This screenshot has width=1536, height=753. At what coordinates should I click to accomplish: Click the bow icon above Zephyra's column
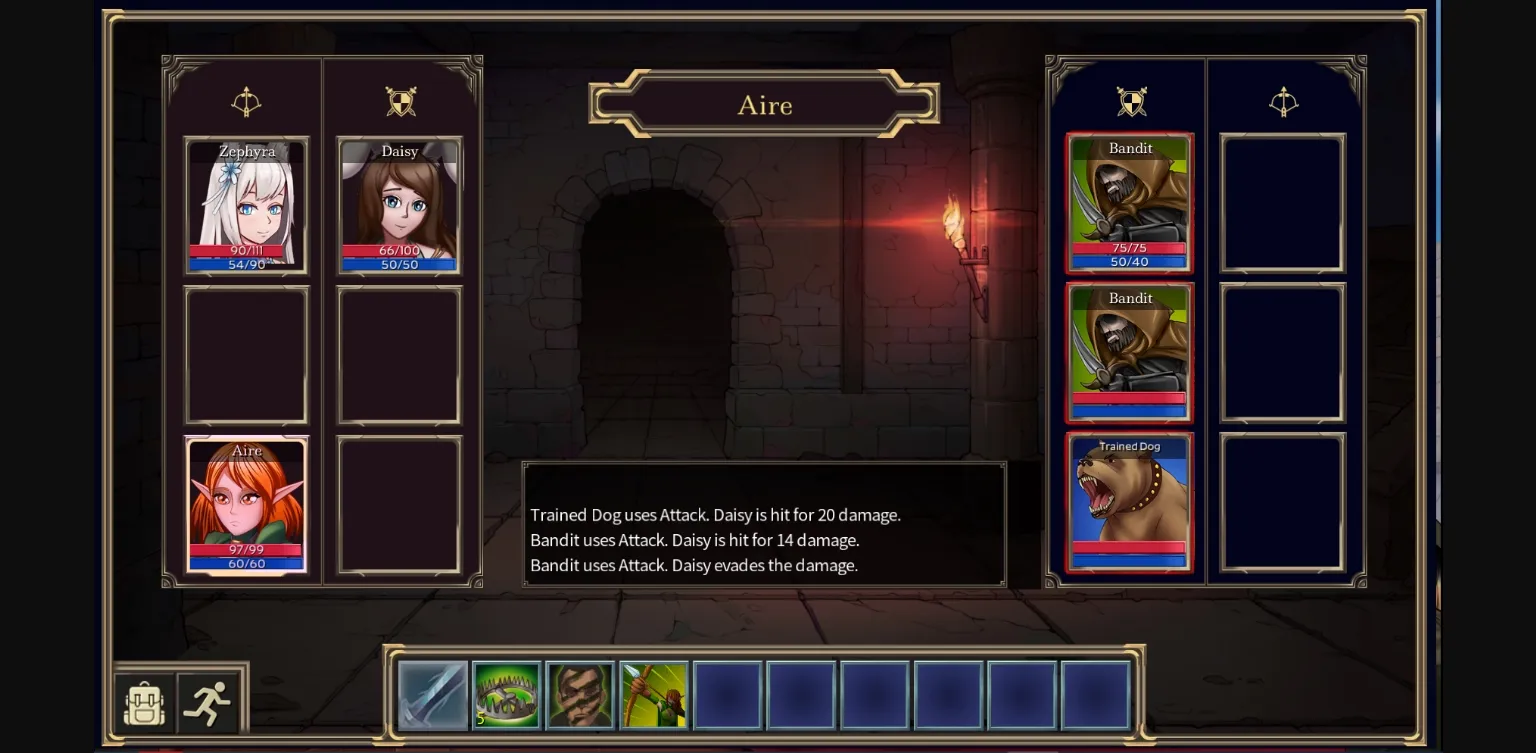click(246, 101)
